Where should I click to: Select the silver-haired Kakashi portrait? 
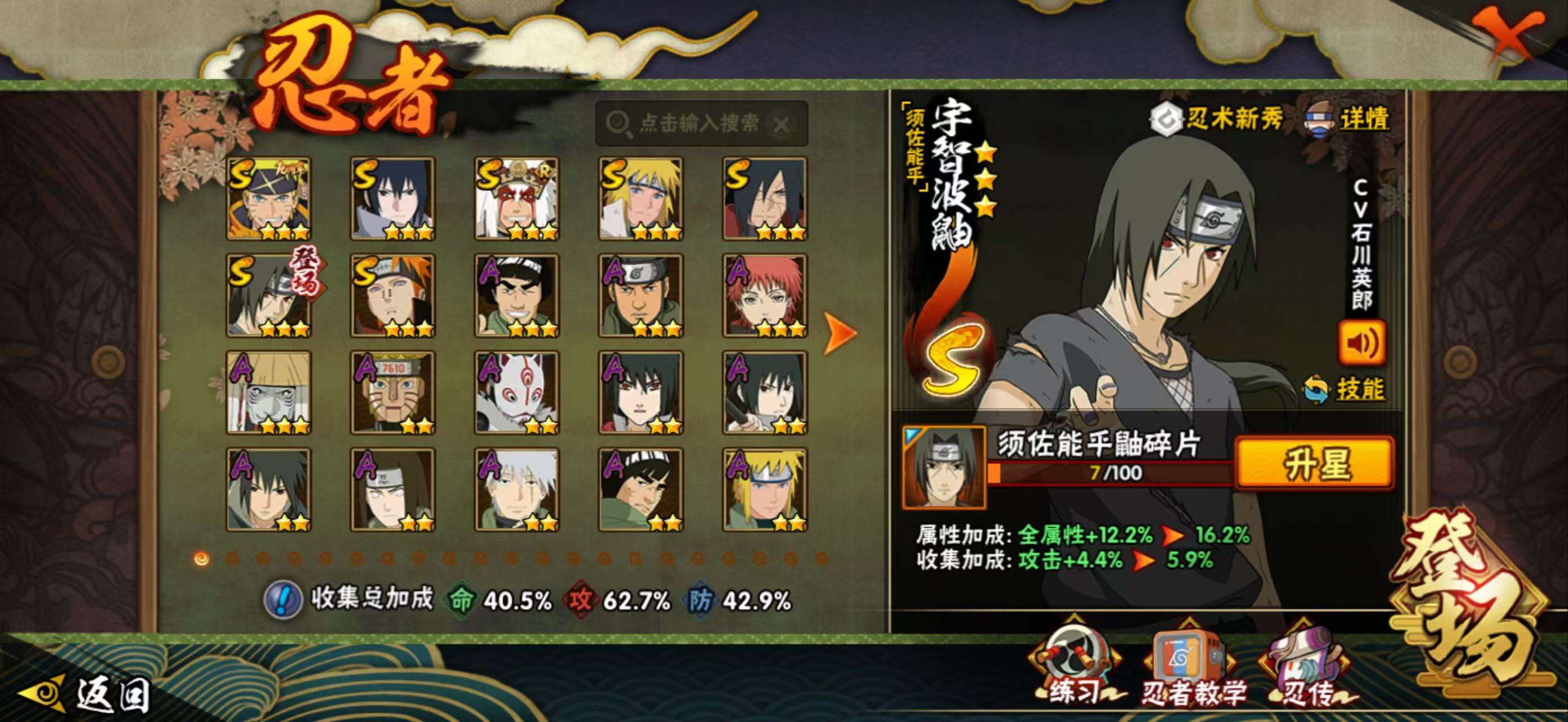516,490
